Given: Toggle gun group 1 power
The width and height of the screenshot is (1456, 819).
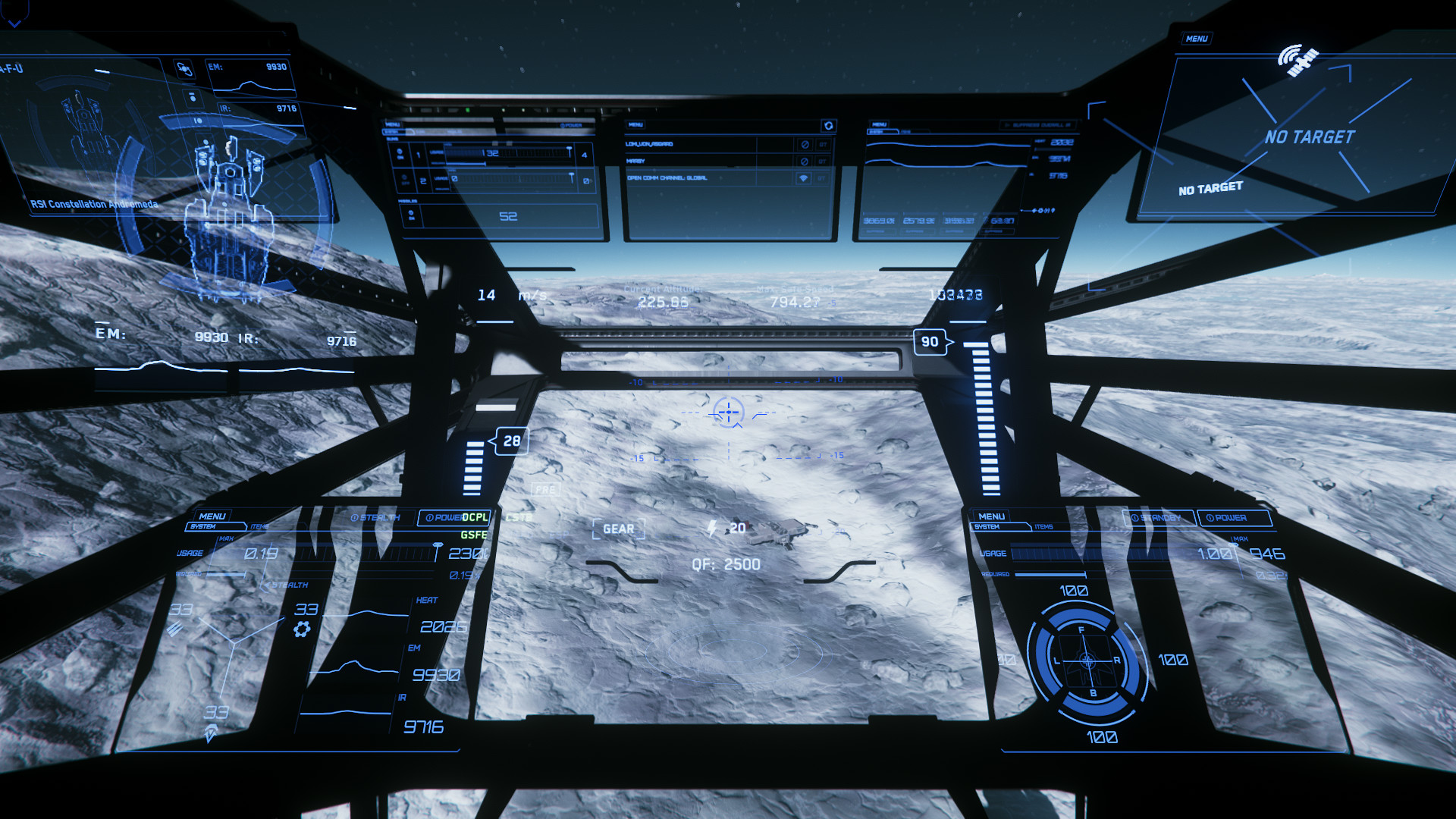Looking at the screenshot, I should (400, 154).
